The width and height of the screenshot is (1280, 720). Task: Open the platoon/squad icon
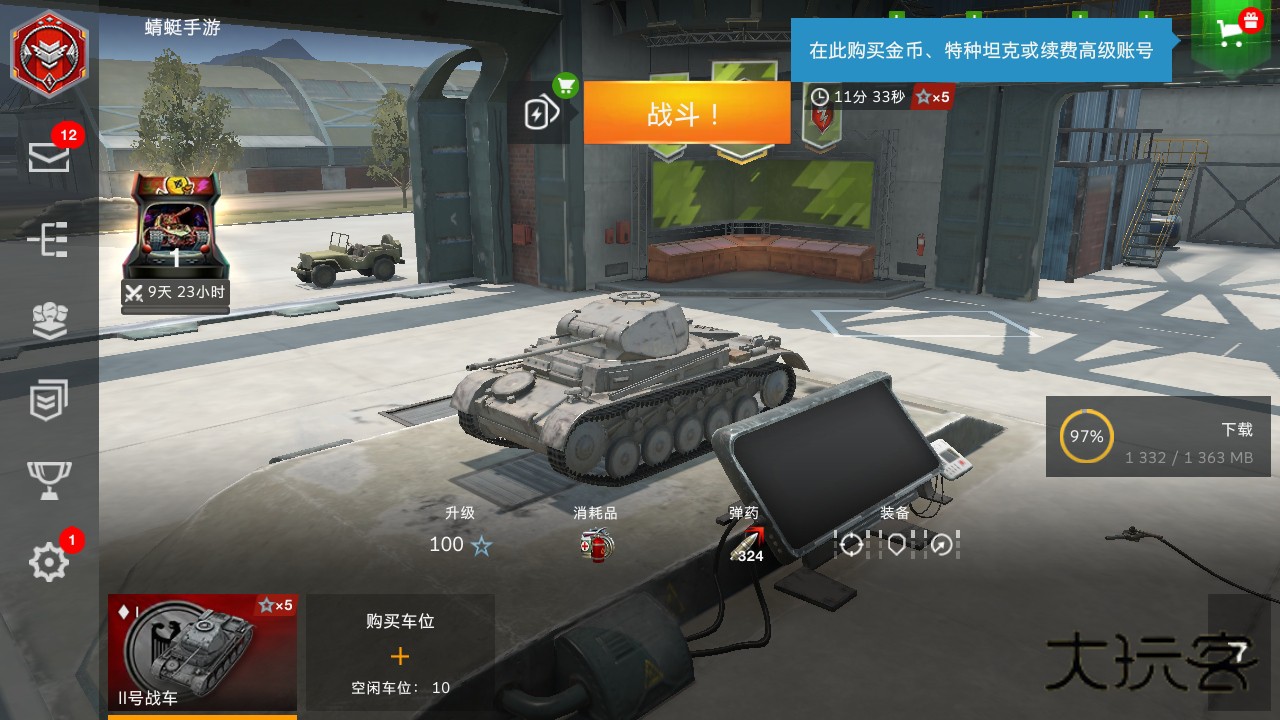[x=48, y=320]
